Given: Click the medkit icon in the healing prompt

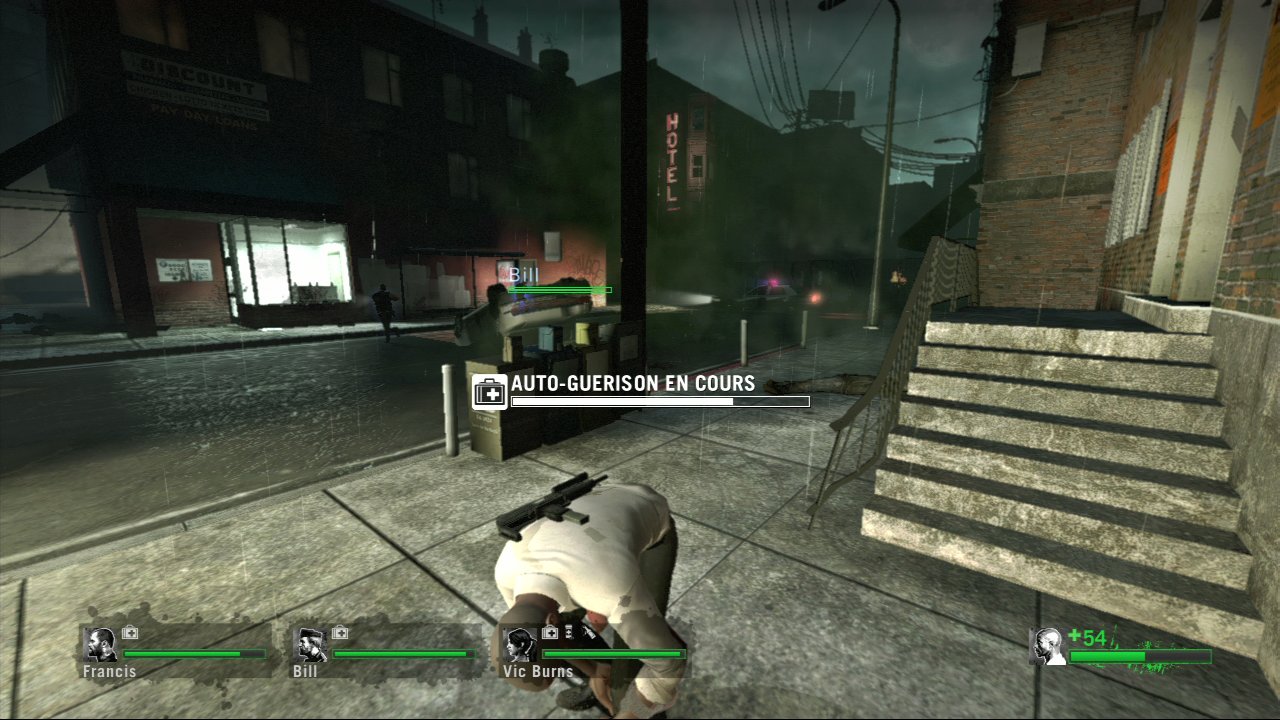Looking at the screenshot, I should click(489, 391).
